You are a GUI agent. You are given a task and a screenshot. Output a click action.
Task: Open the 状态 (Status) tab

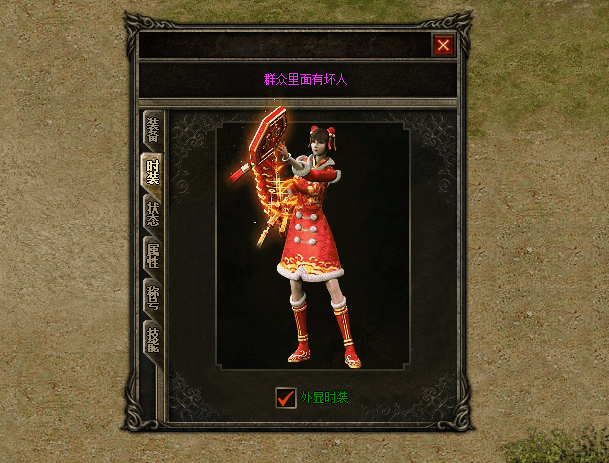point(153,215)
